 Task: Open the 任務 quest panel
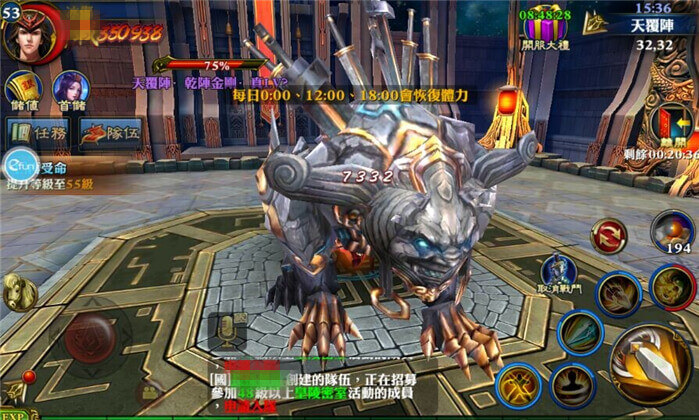coord(36,132)
